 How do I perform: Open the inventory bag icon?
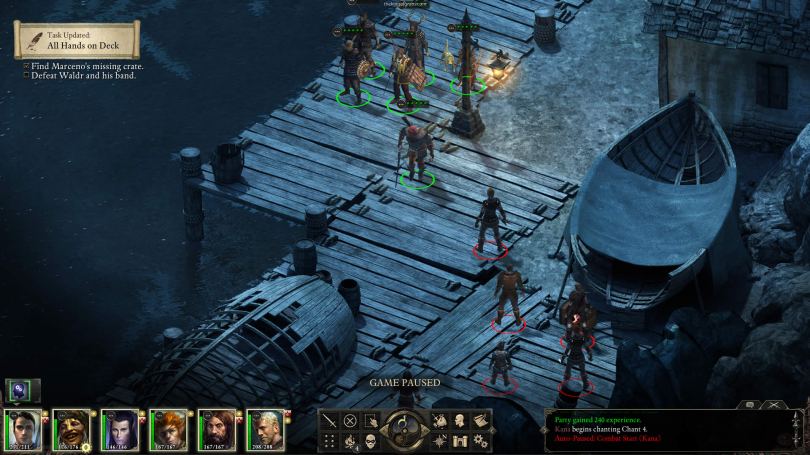[440, 421]
